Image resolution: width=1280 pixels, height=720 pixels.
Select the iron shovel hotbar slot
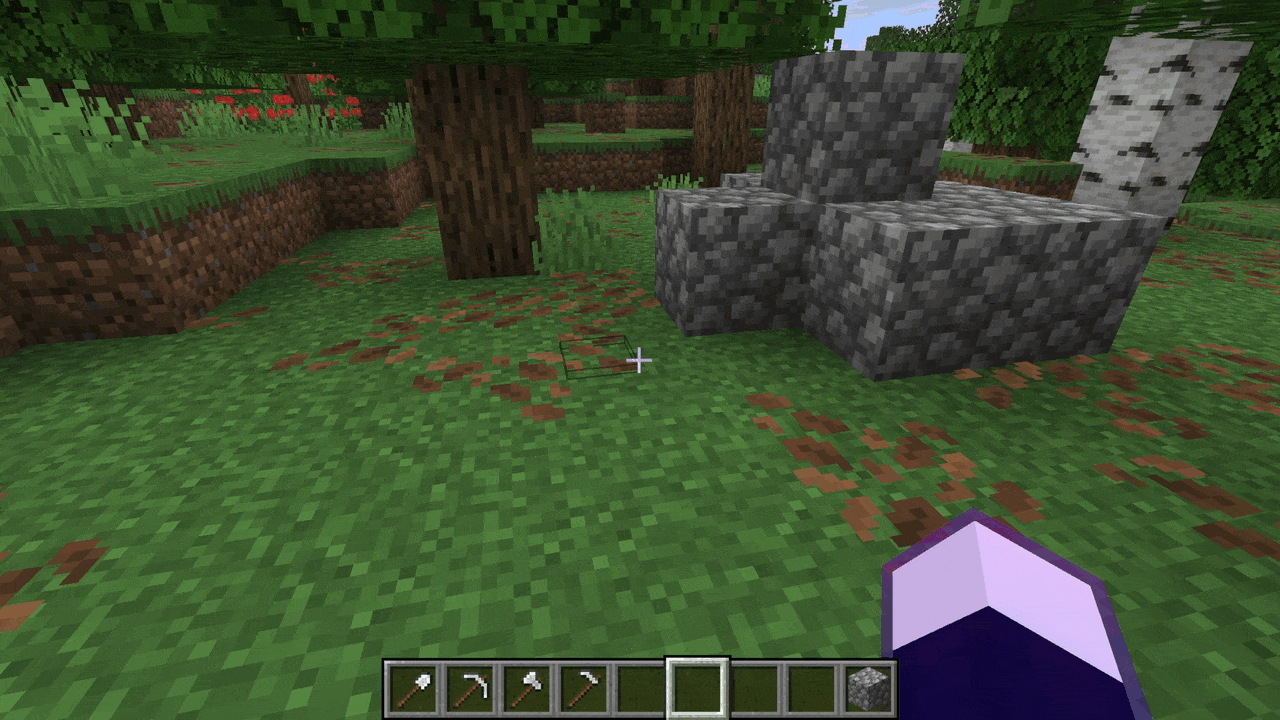413,689
